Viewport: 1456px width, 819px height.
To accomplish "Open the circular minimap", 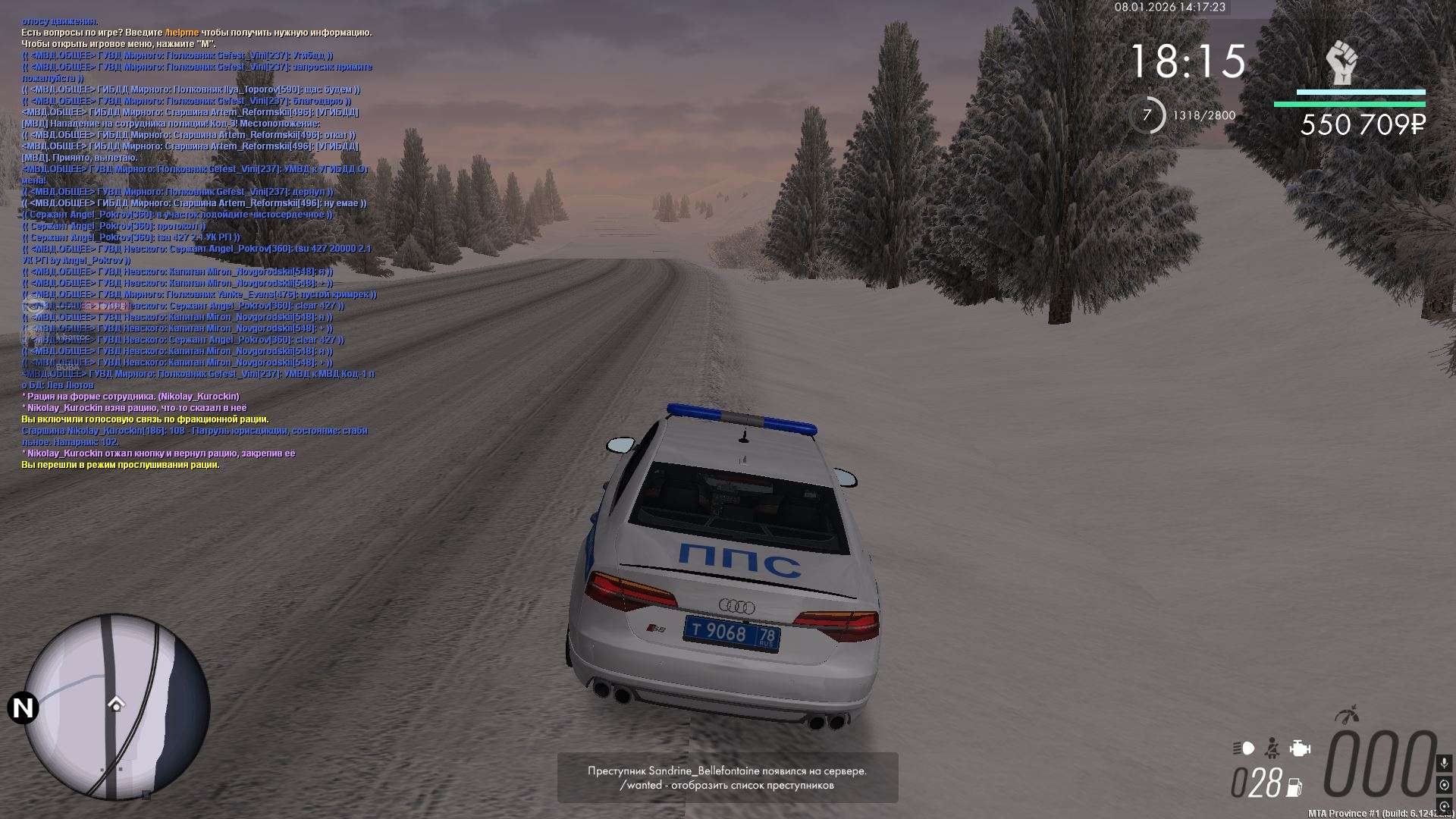I will pos(117,707).
